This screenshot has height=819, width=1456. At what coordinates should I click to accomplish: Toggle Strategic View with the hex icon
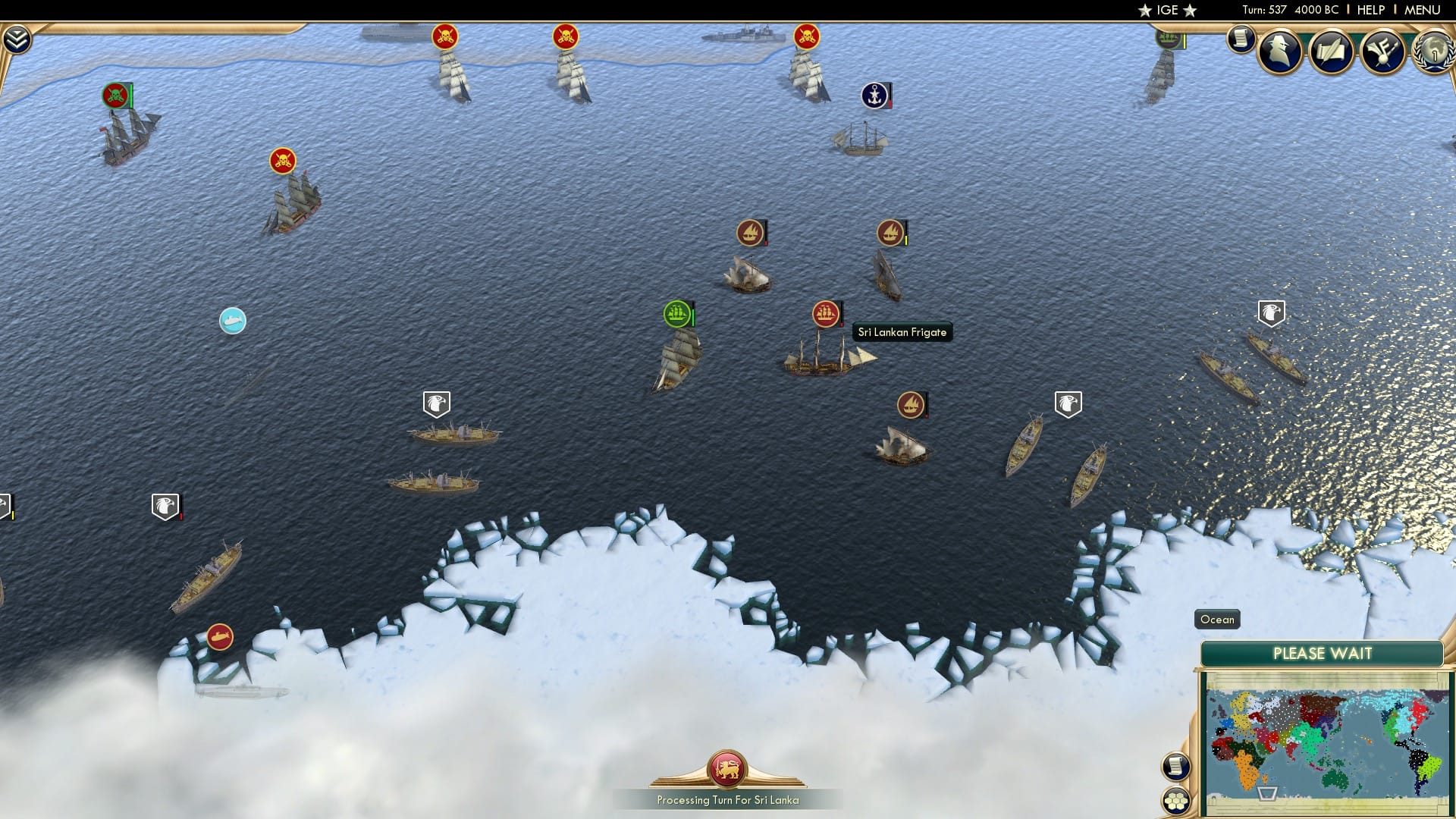(1176, 802)
